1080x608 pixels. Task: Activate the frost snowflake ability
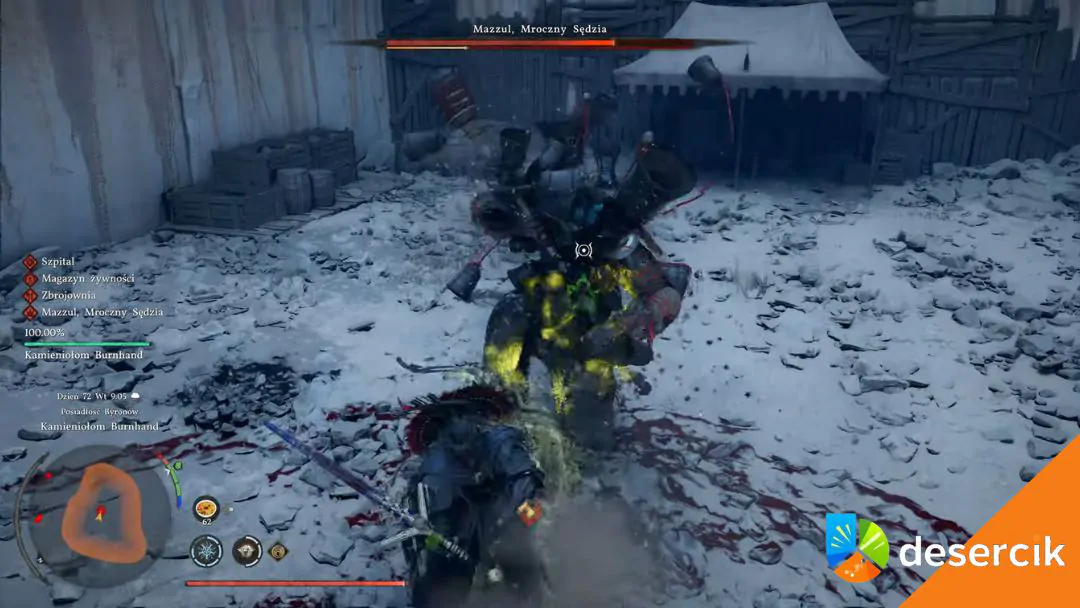[x=206, y=550]
